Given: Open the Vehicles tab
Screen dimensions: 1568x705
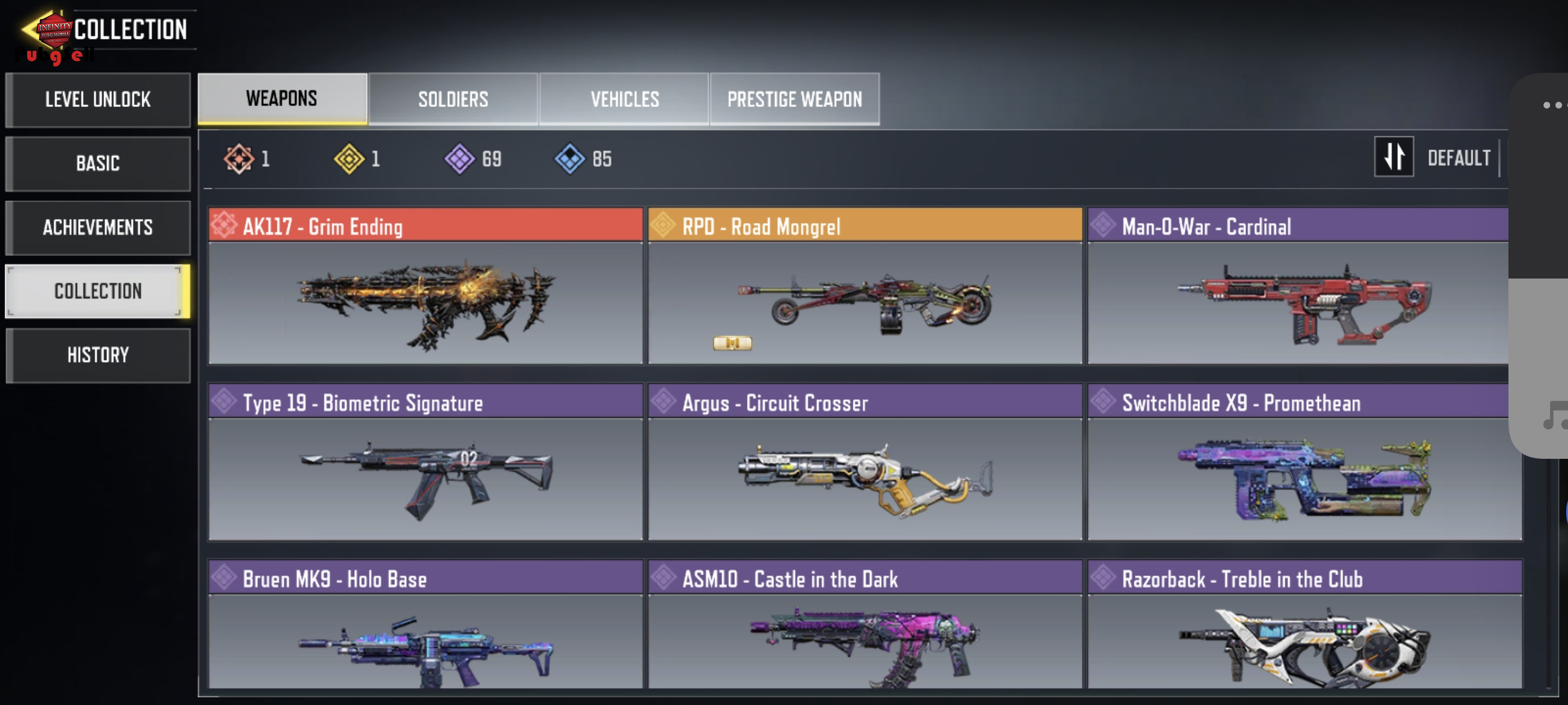Looking at the screenshot, I should (x=624, y=99).
